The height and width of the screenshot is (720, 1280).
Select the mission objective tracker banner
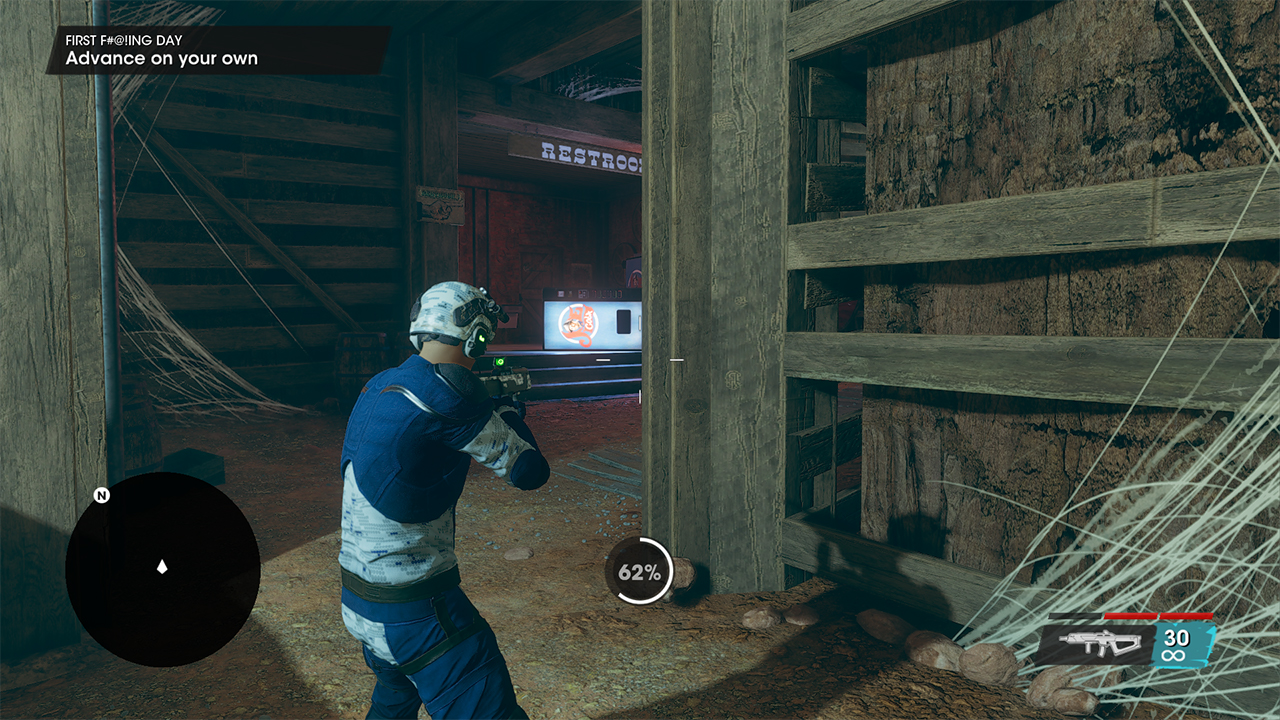218,50
